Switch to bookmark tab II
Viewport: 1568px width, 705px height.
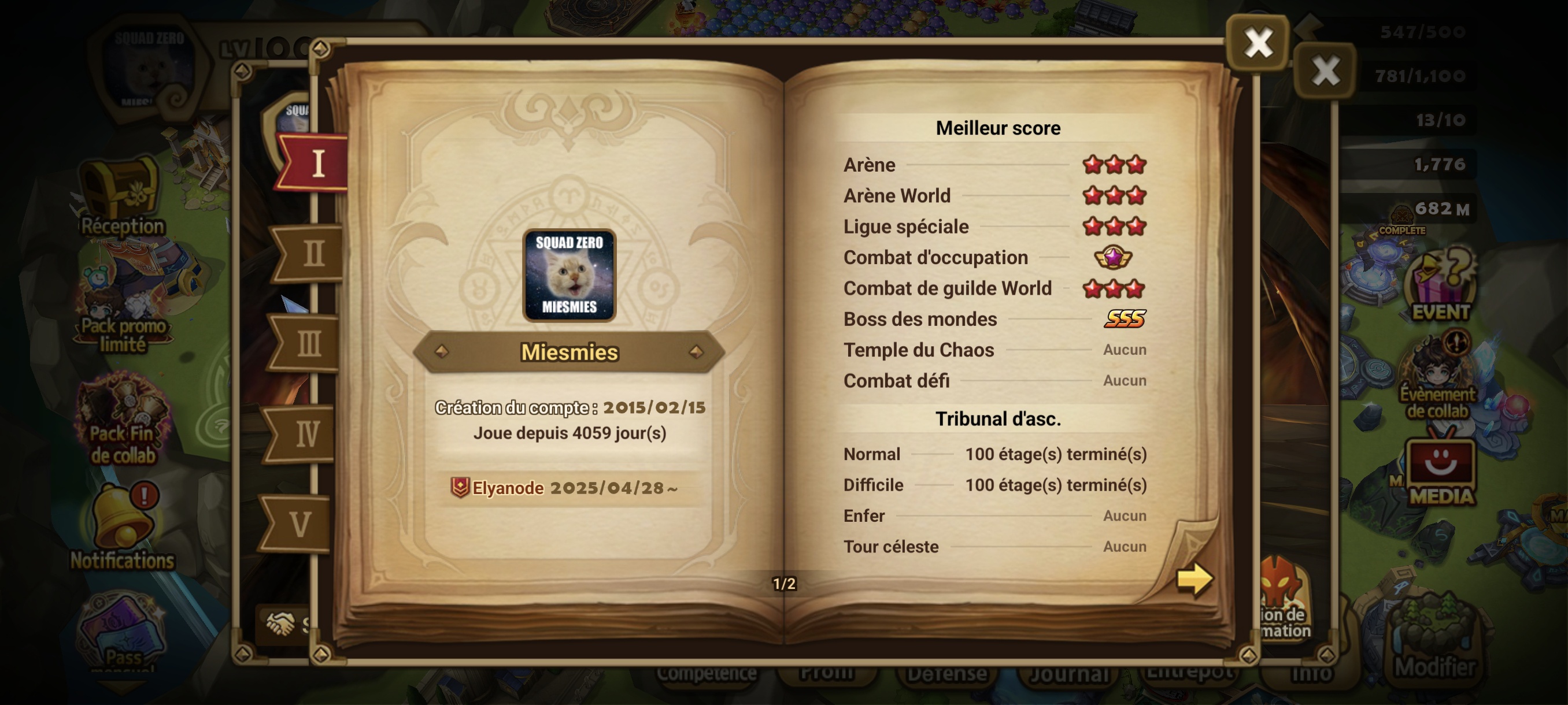310,254
